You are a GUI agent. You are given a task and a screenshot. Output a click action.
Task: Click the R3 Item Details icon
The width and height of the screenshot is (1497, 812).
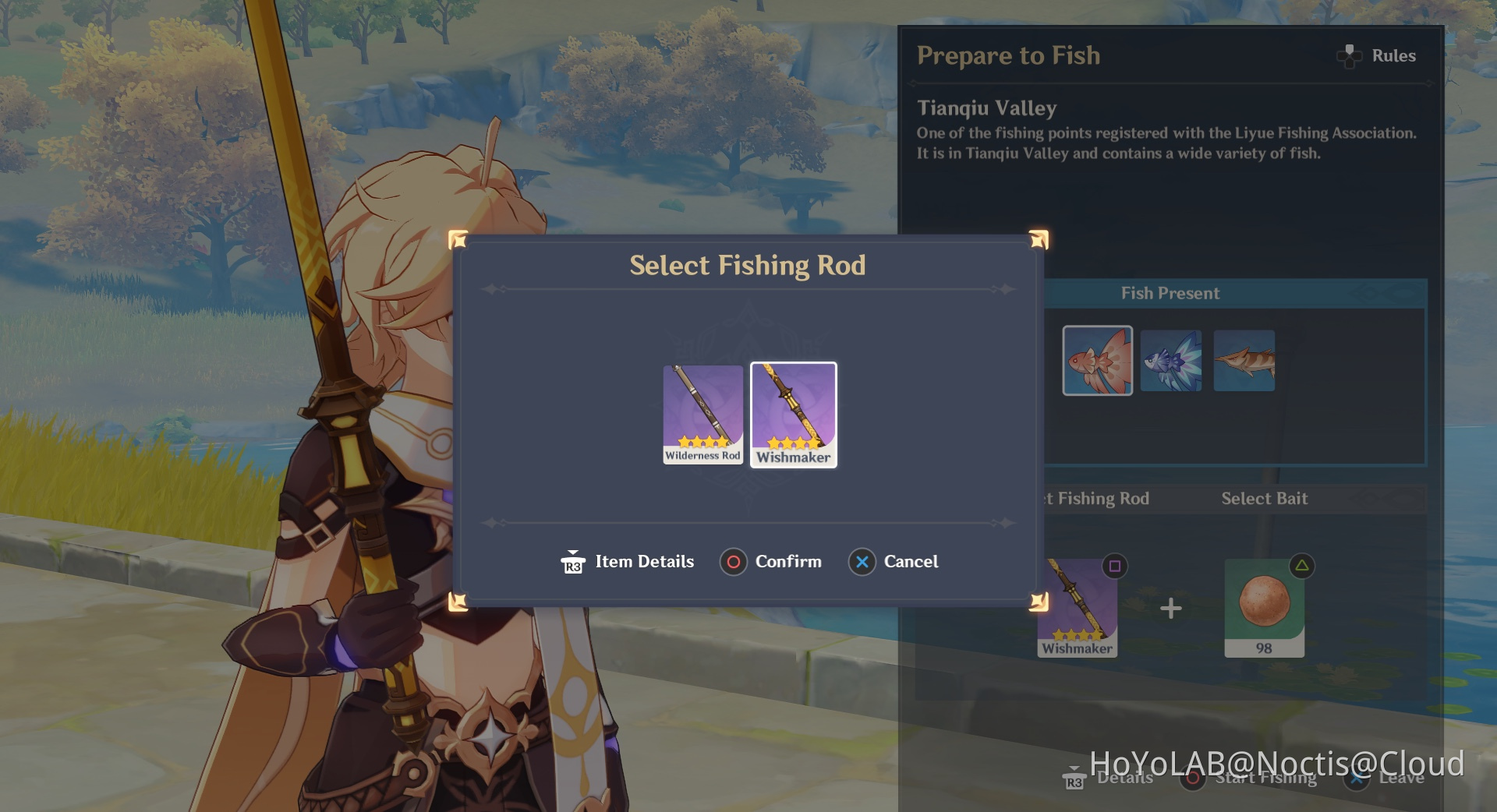572,561
